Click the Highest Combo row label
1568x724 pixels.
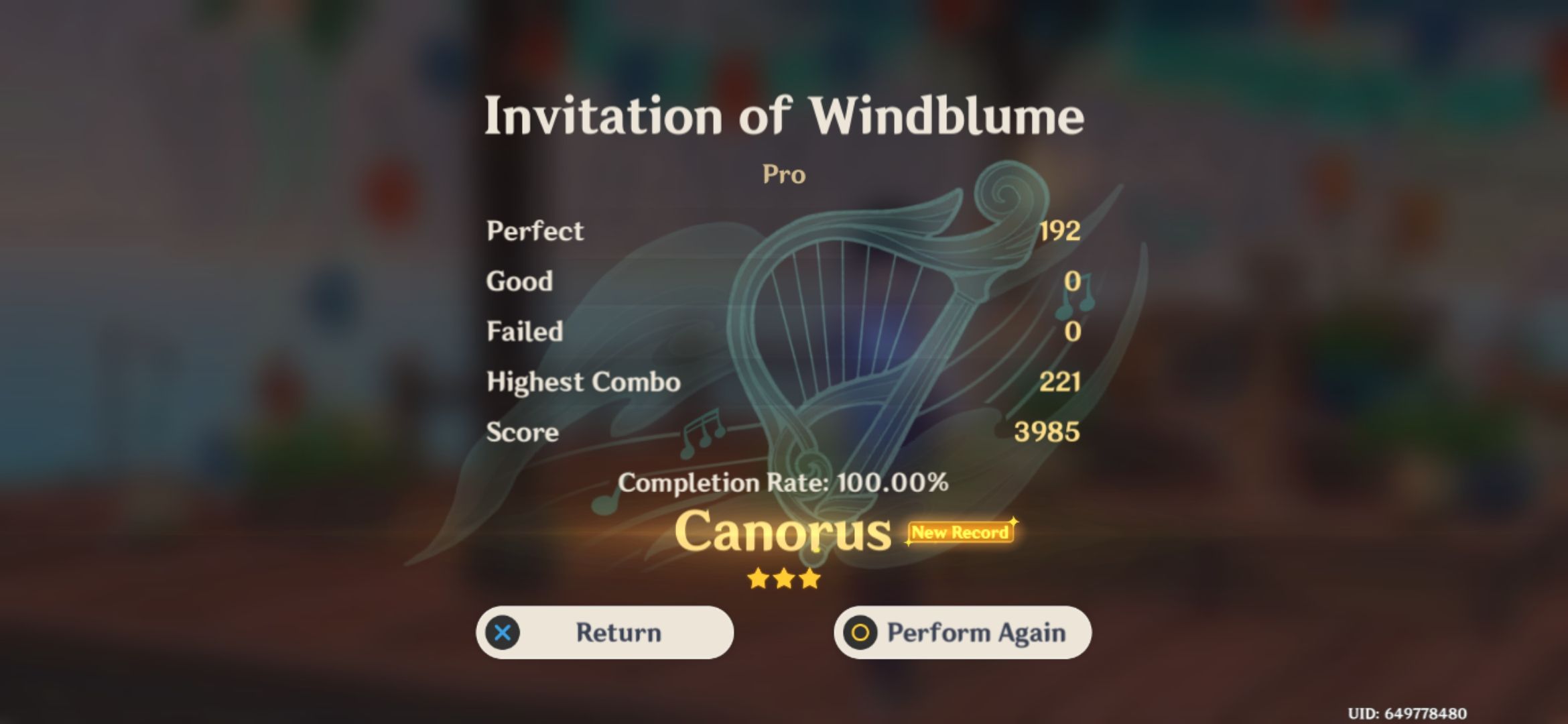point(583,382)
